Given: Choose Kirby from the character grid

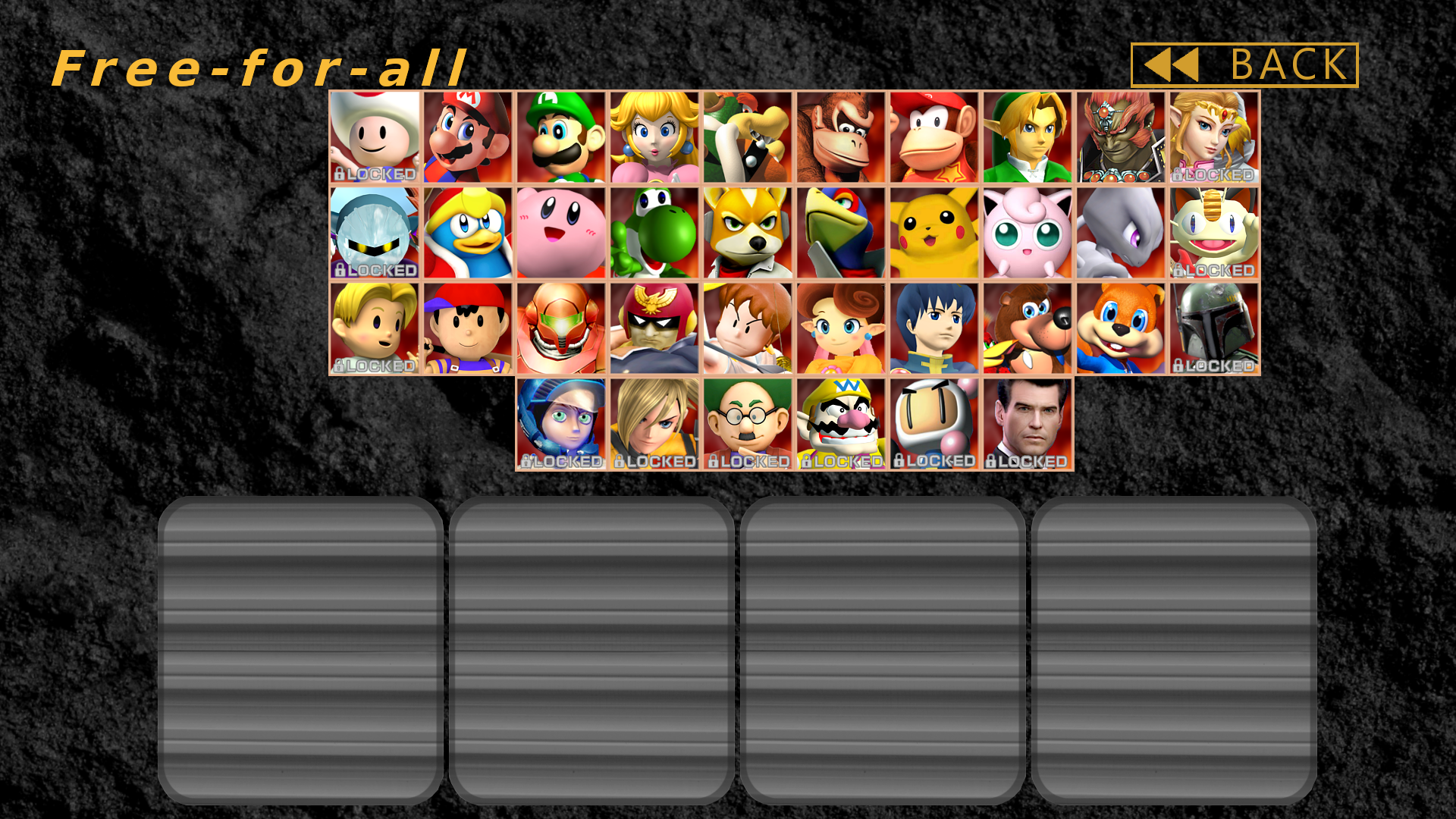Looking at the screenshot, I should coord(560,231).
